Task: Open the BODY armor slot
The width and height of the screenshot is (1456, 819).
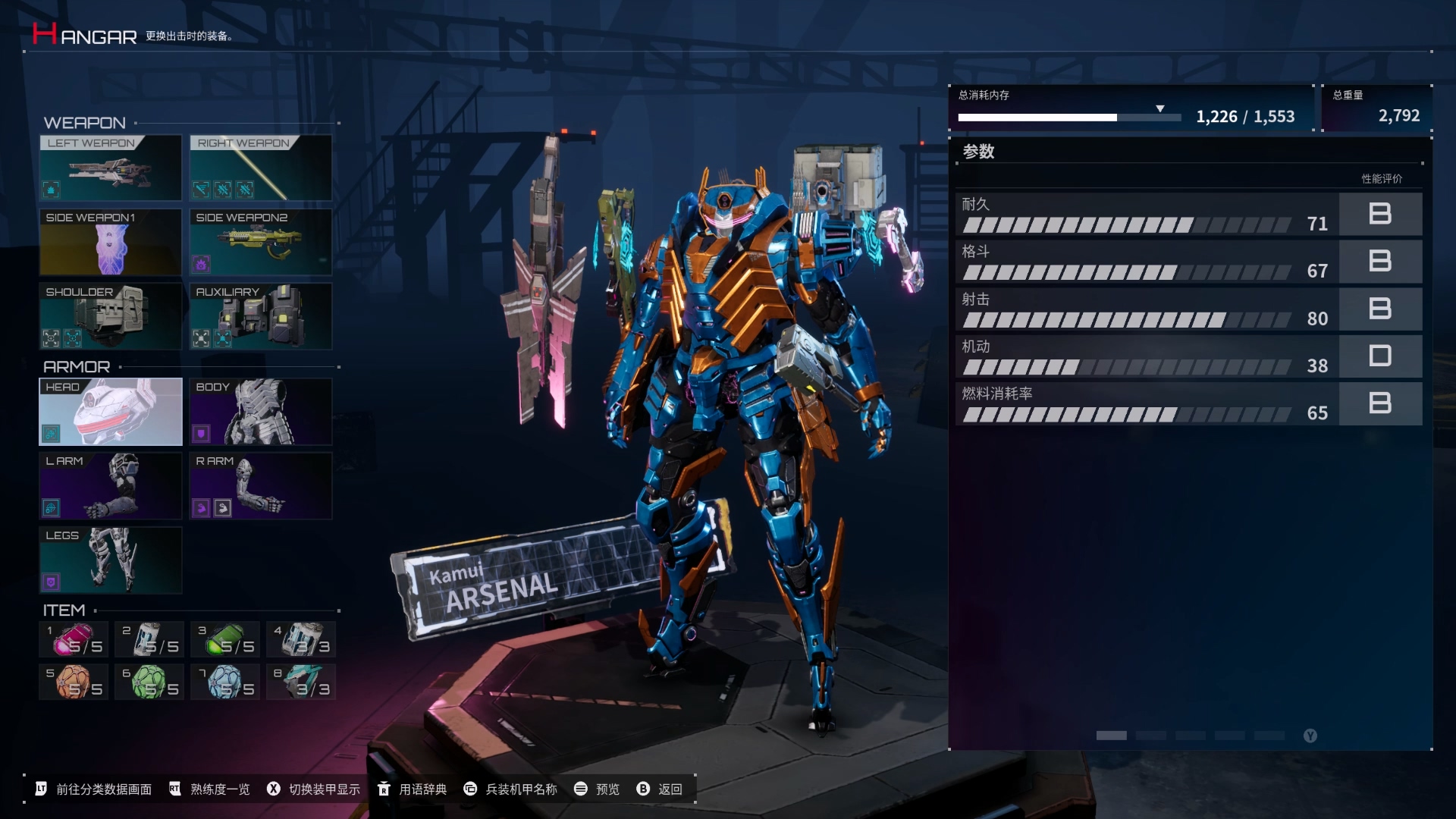Action: click(260, 412)
